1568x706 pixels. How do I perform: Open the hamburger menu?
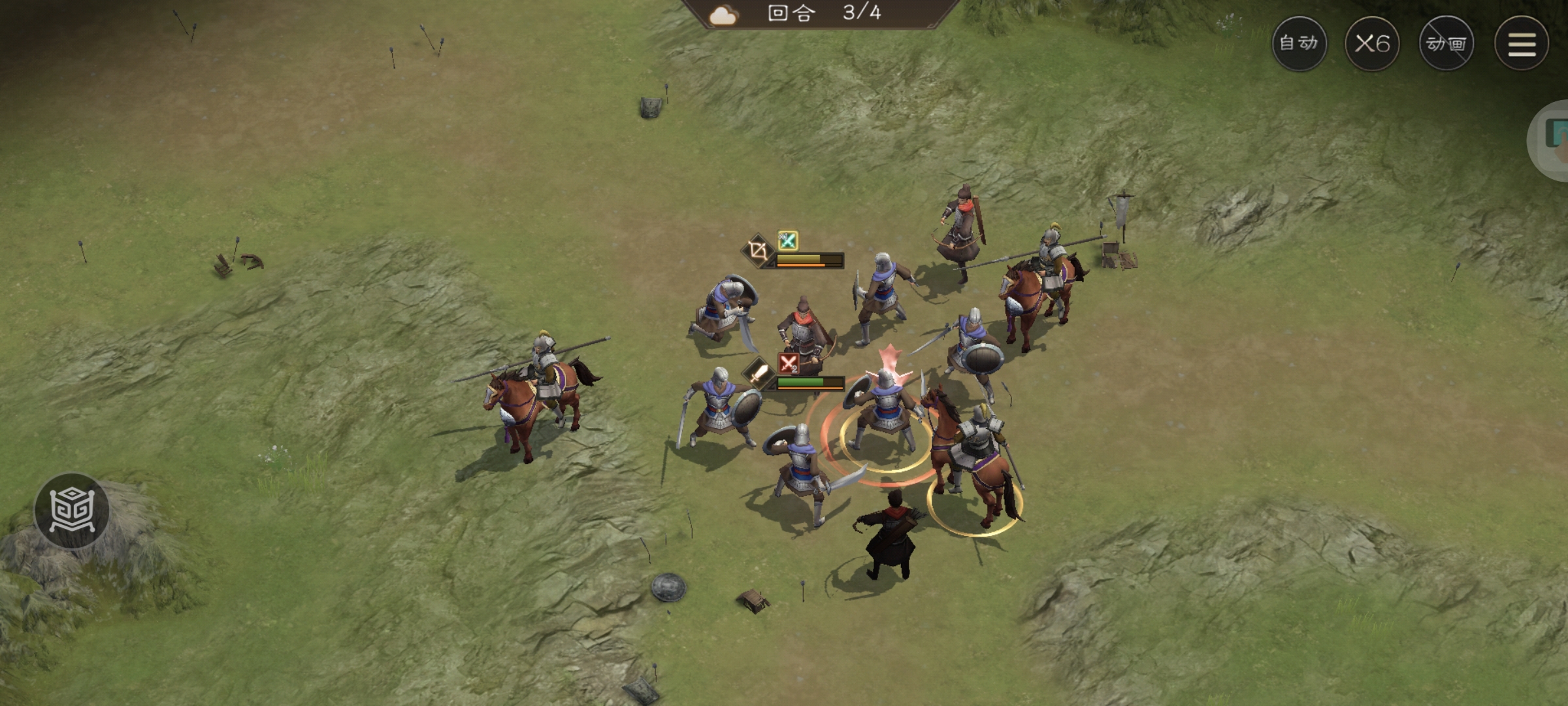1522,44
